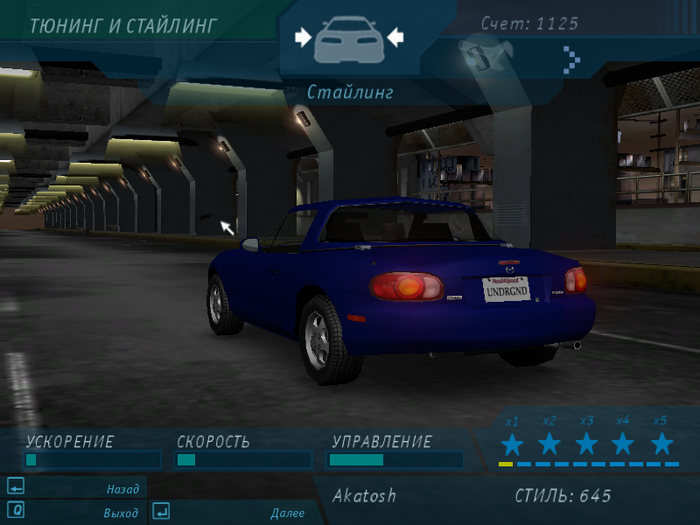
Task: Select the Стайлинг car icon
Action: click(349, 41)
